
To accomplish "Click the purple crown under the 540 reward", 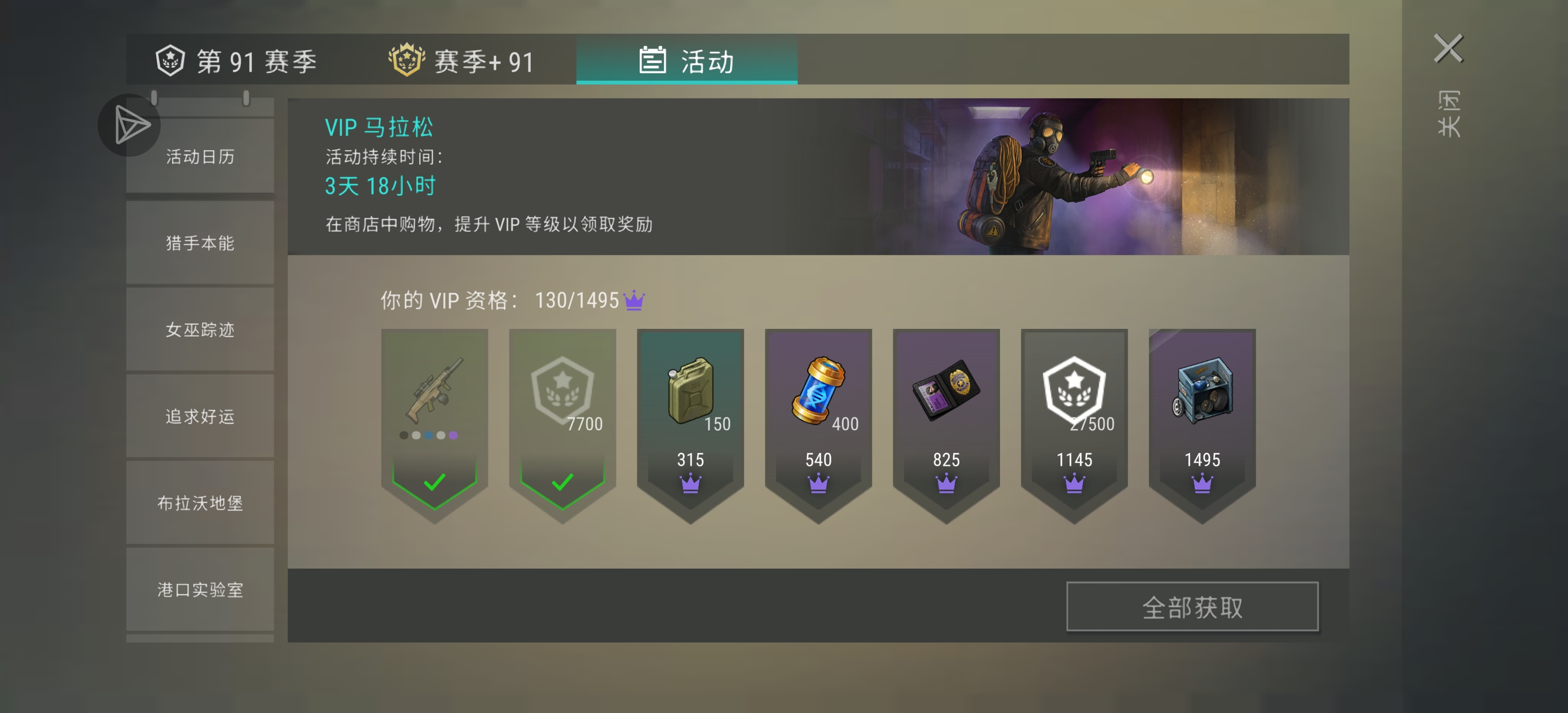I will pyautogui.click(x=818, y=483).
